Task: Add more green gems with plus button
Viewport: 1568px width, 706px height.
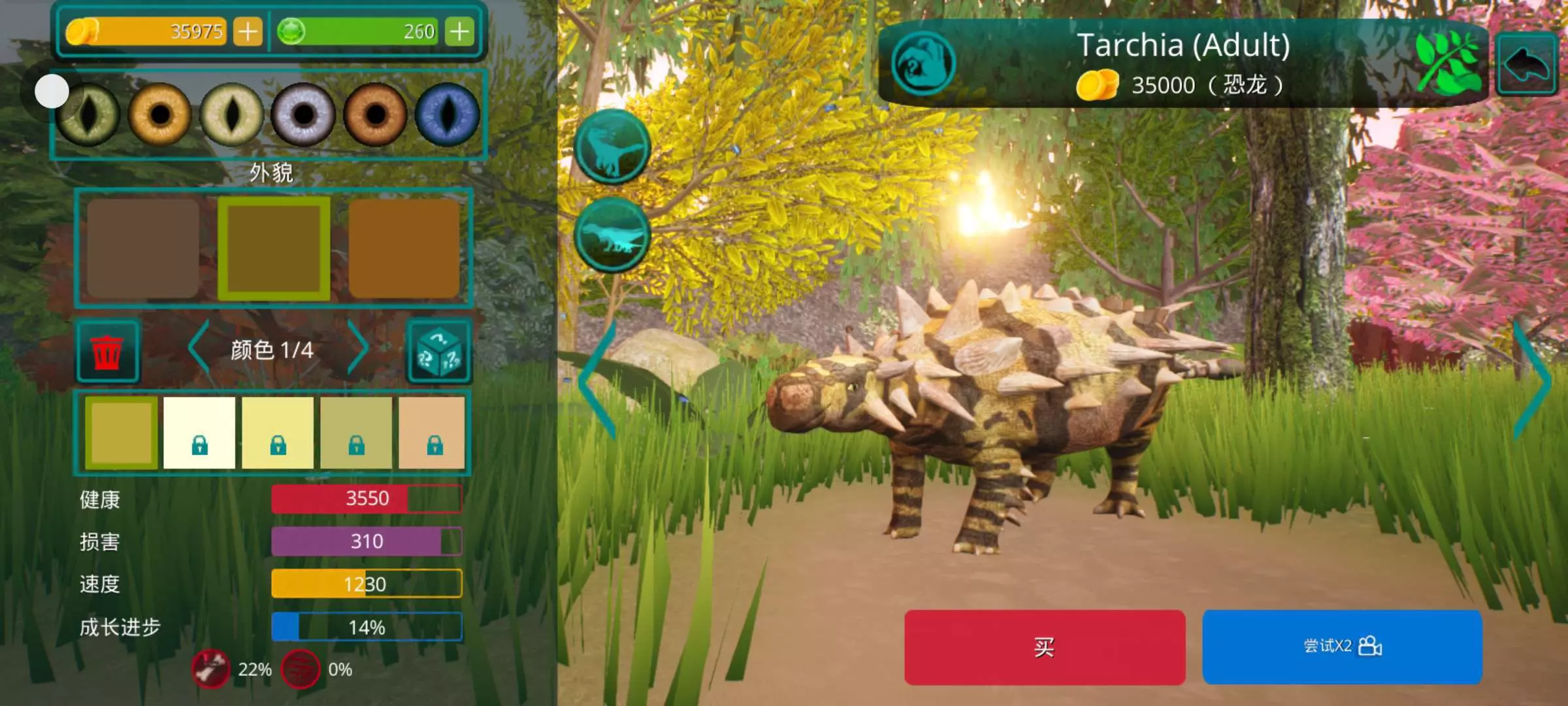Action: coord(459,31)
